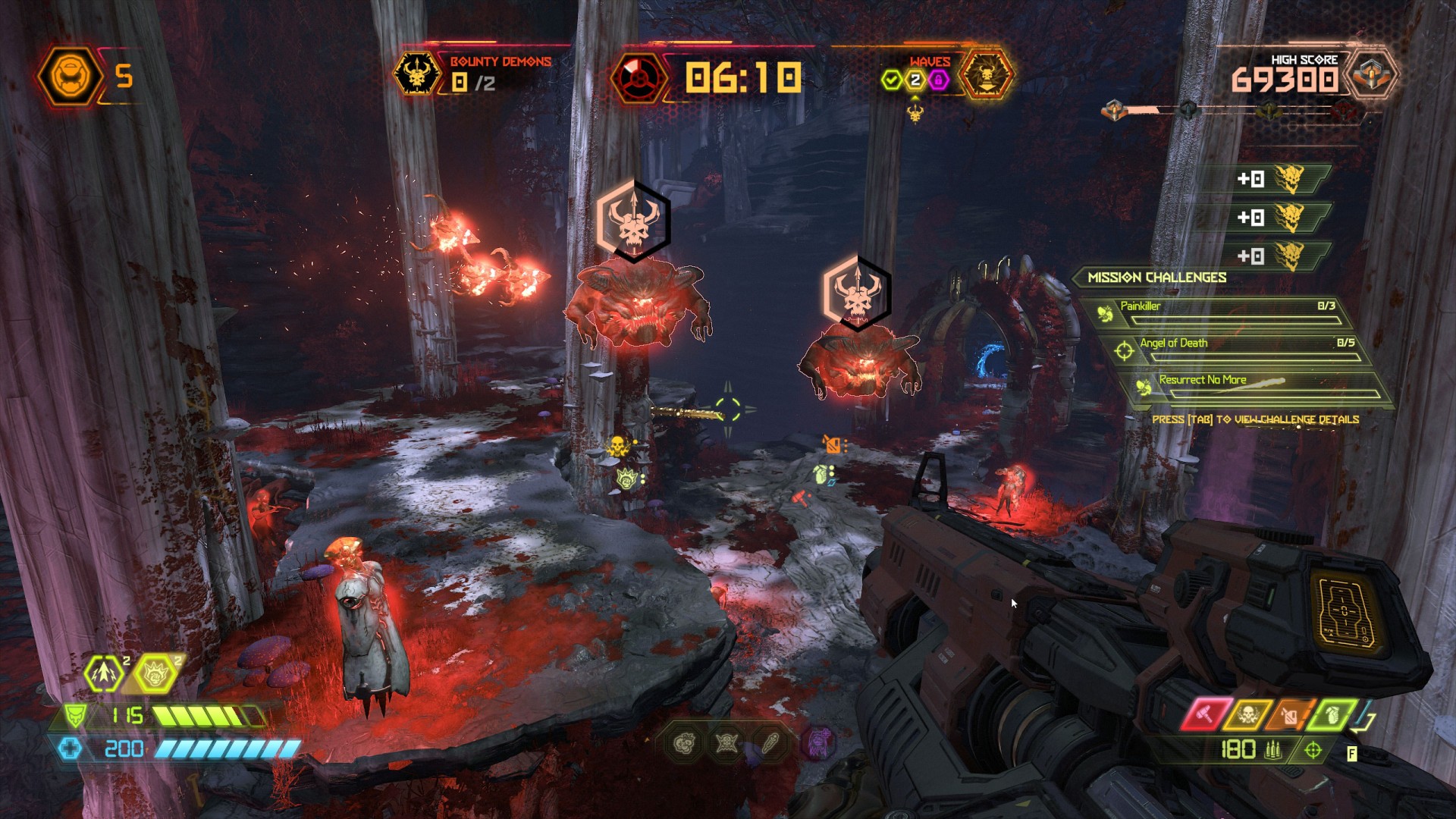Click the green armor shield icon
The width and height of the screenshot is (1456, 819).
74,715
